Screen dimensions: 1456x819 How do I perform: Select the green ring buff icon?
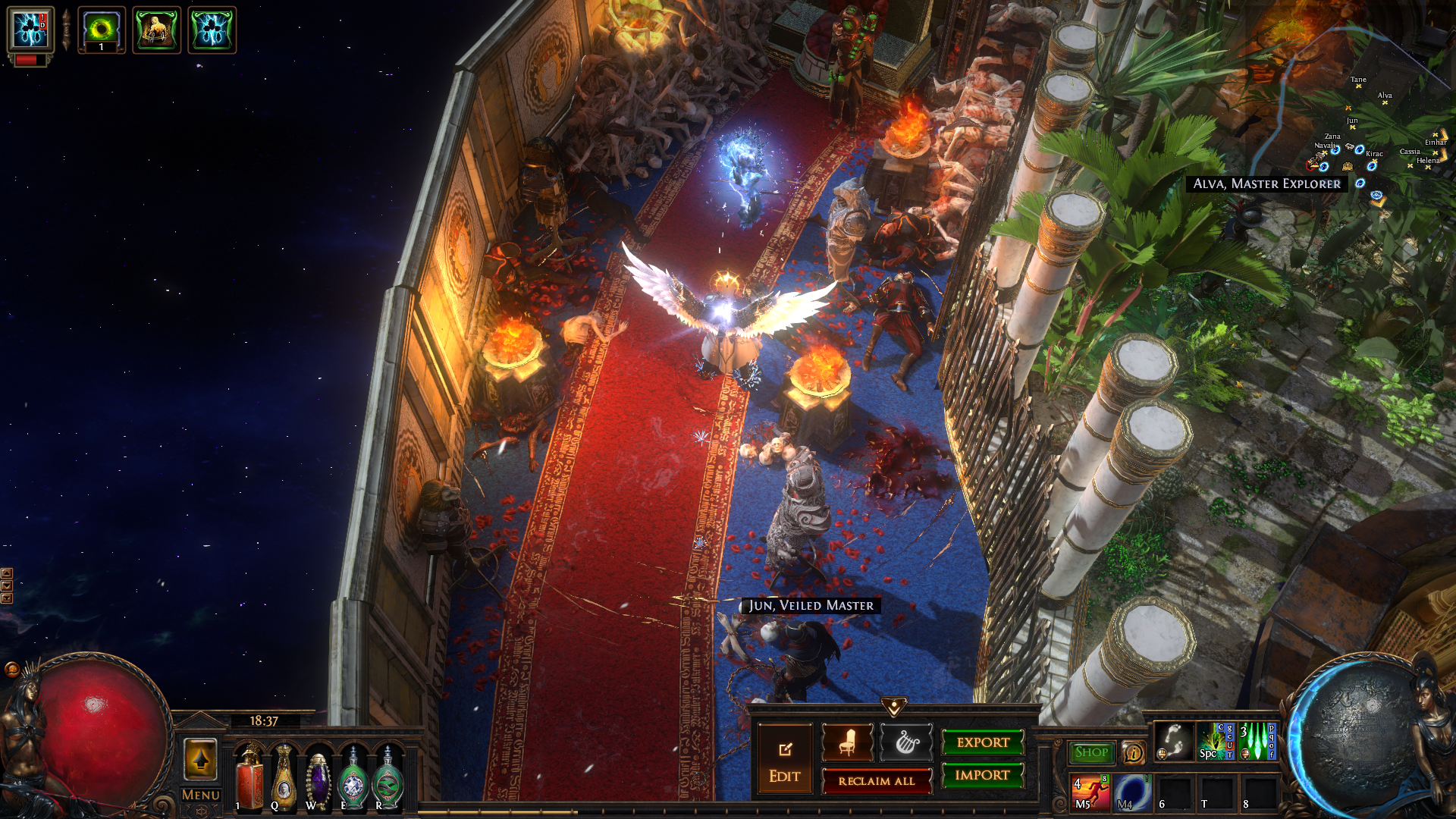pyautogui.click(x=102, y=30)
